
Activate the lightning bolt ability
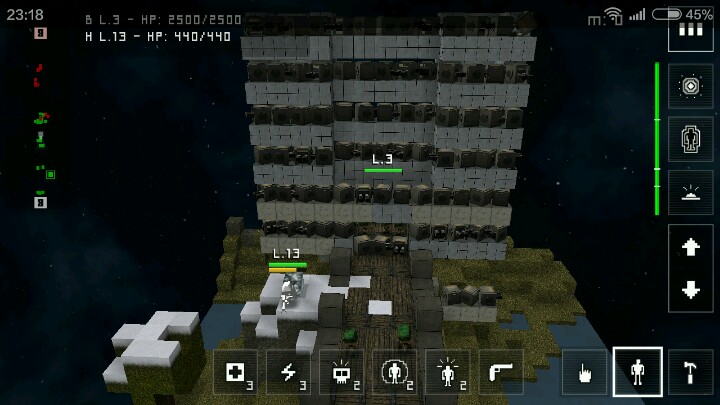288,372
